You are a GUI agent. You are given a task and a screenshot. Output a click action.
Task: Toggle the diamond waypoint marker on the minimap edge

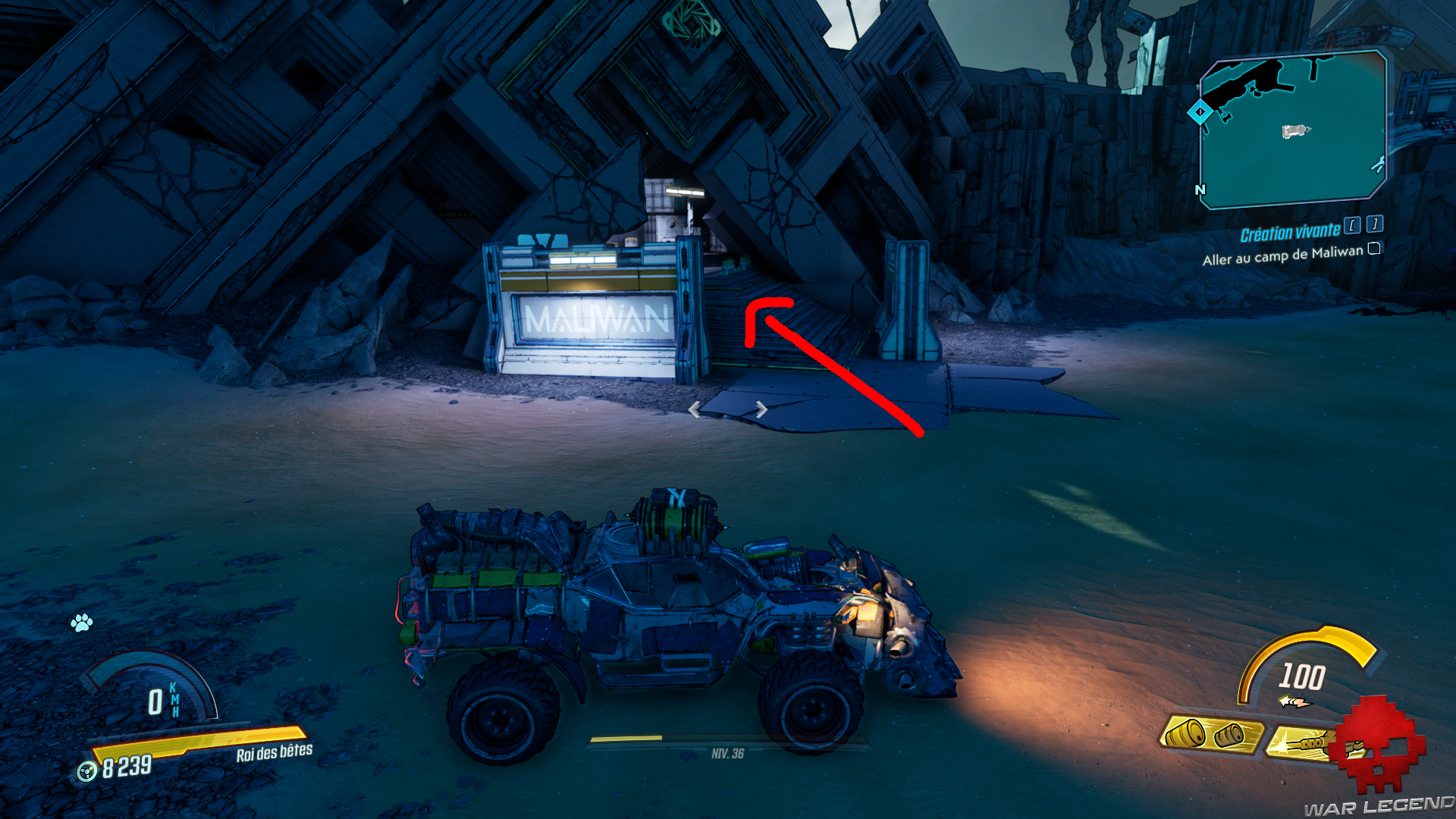1200,111
